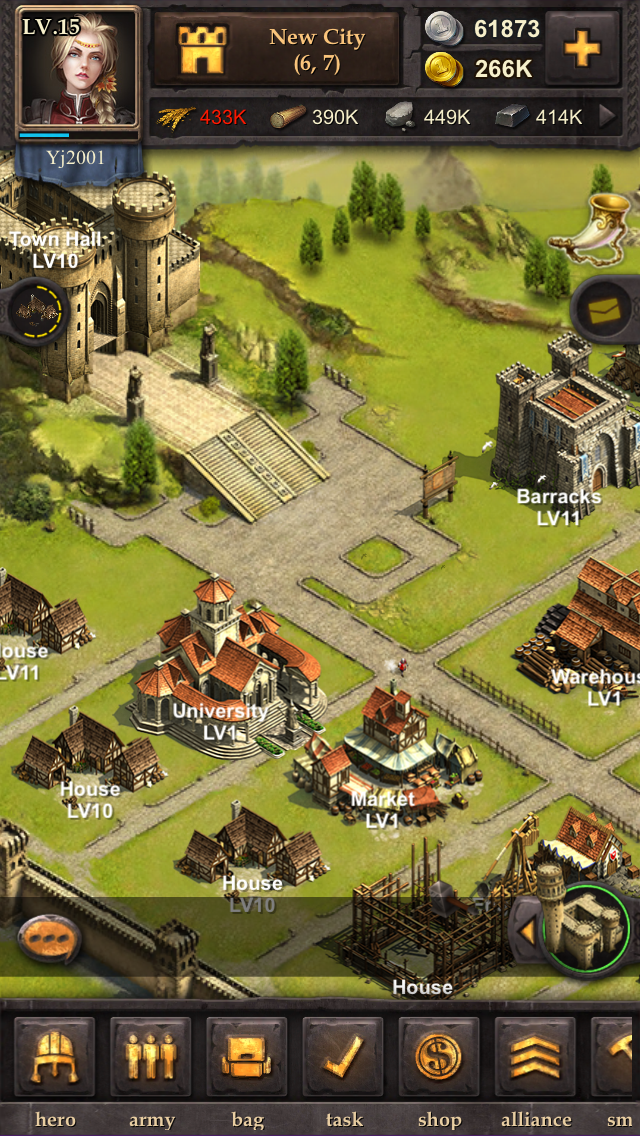Open the hero menu

tap(55, 1059)
